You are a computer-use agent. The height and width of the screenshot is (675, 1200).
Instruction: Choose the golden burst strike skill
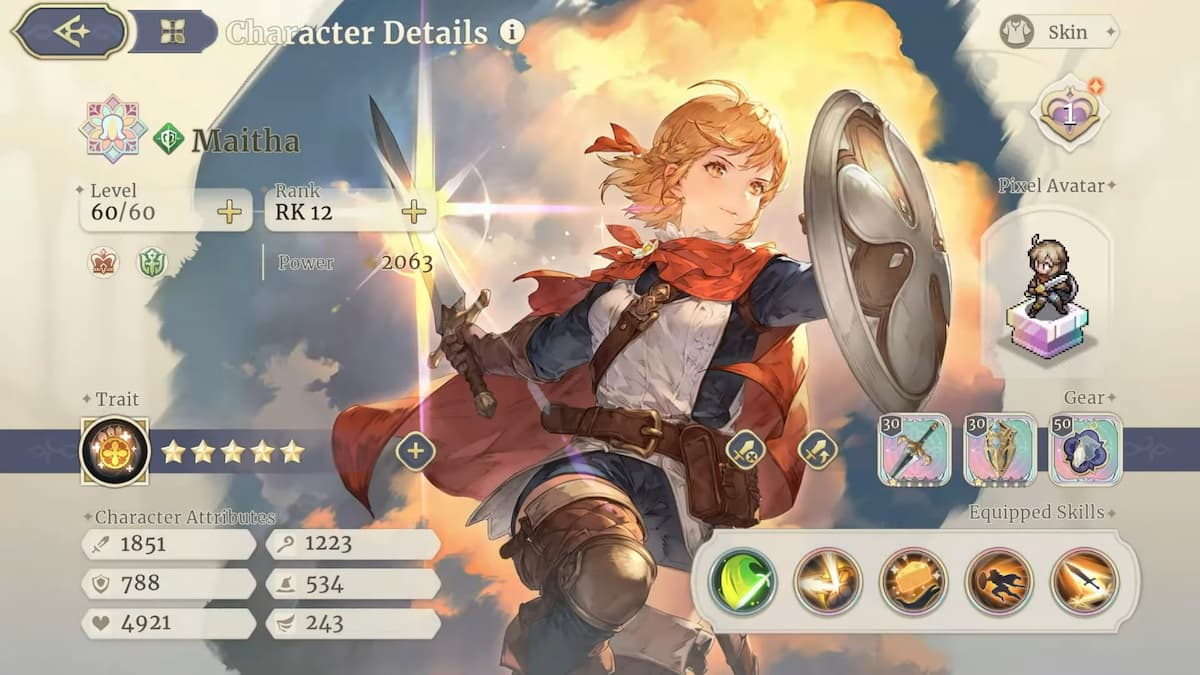click(x=828, y=581)
